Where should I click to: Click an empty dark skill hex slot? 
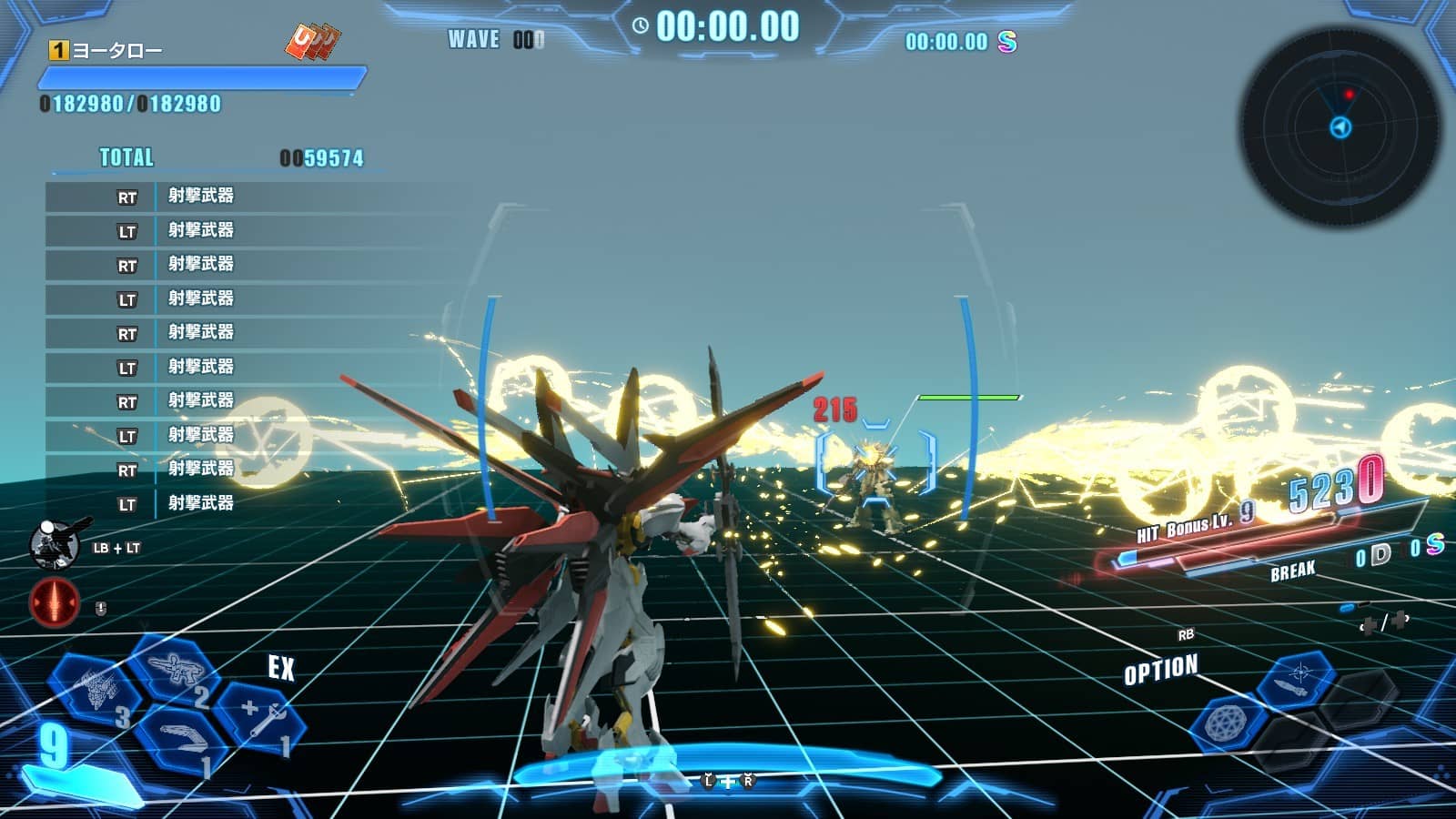1360,701
